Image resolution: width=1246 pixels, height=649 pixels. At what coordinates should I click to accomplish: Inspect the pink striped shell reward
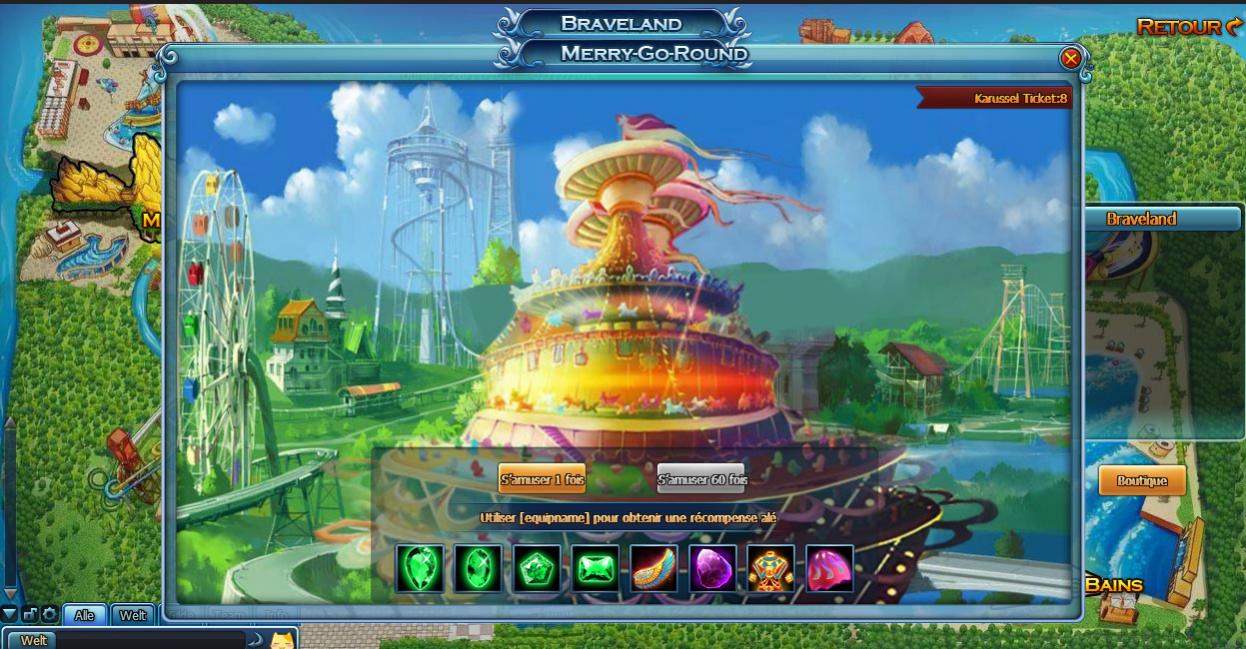[x=830, y=568]
